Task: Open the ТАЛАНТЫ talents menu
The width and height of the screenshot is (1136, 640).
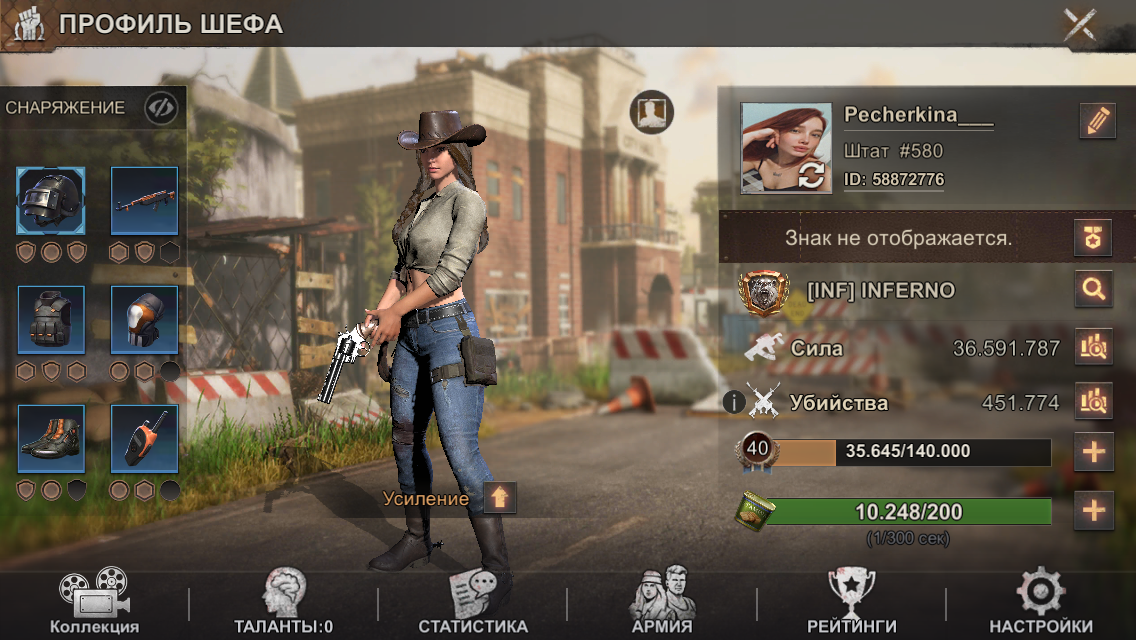Action: 283,604
